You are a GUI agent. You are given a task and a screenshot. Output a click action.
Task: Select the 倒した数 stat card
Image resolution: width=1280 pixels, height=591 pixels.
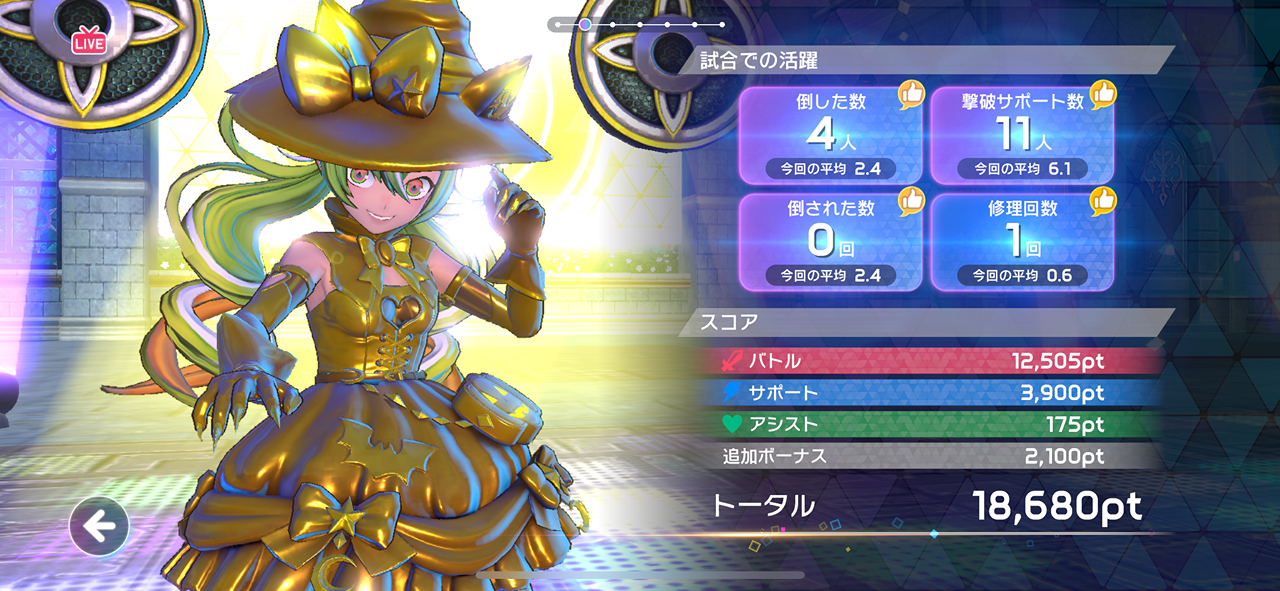click(829, 135)
